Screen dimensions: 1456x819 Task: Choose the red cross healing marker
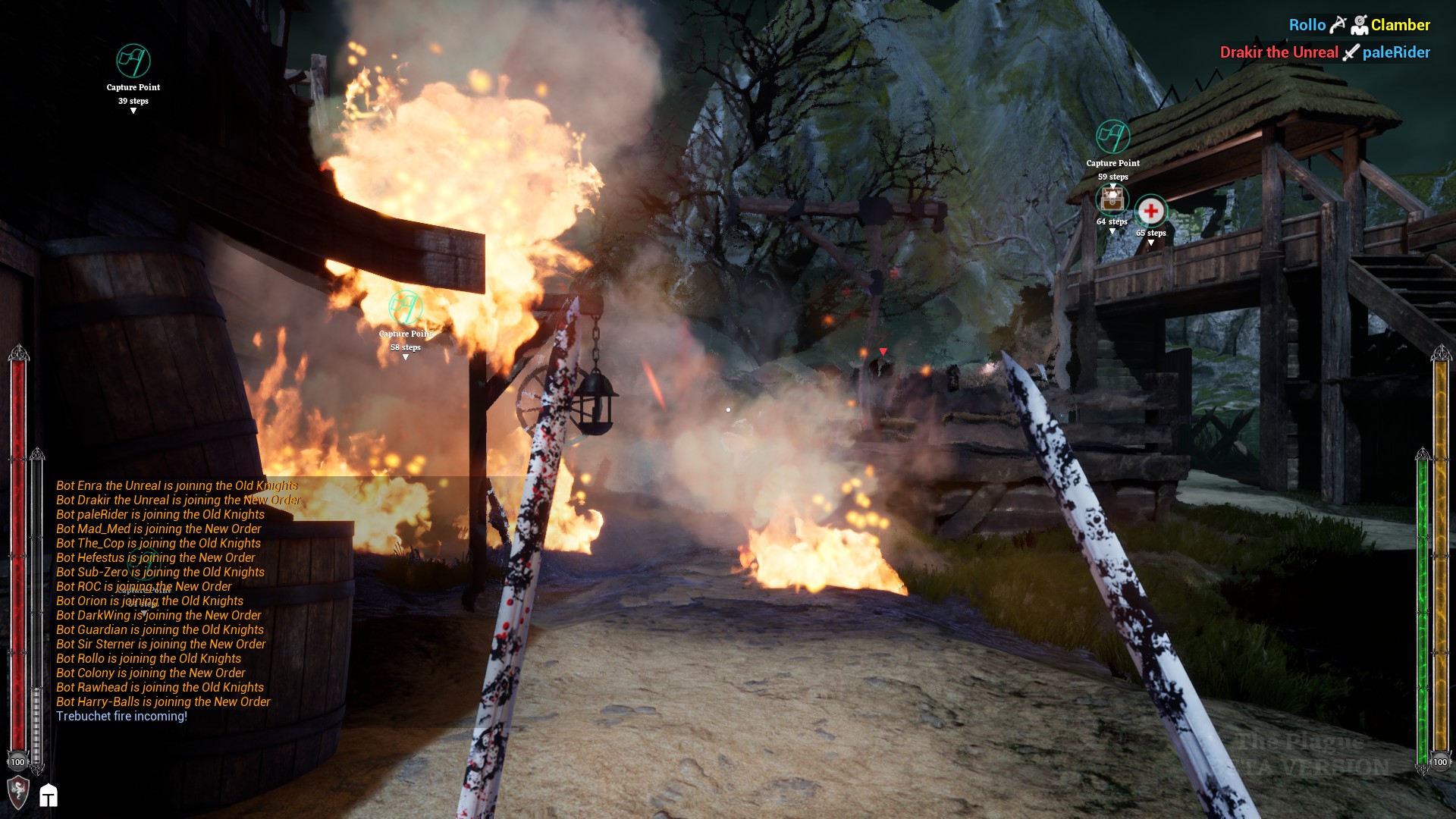coord(1150,211)
